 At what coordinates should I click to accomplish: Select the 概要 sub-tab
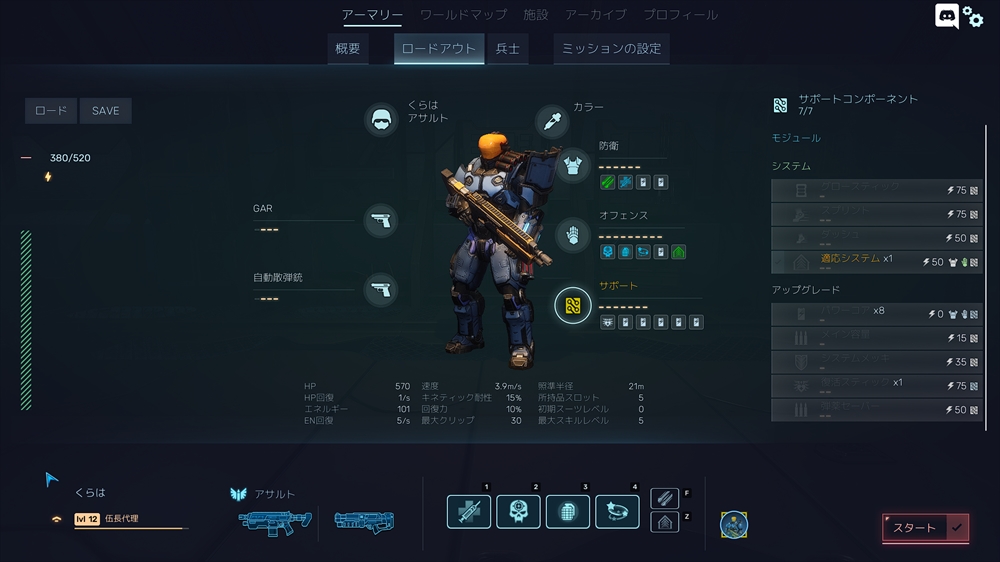[348, 49]
